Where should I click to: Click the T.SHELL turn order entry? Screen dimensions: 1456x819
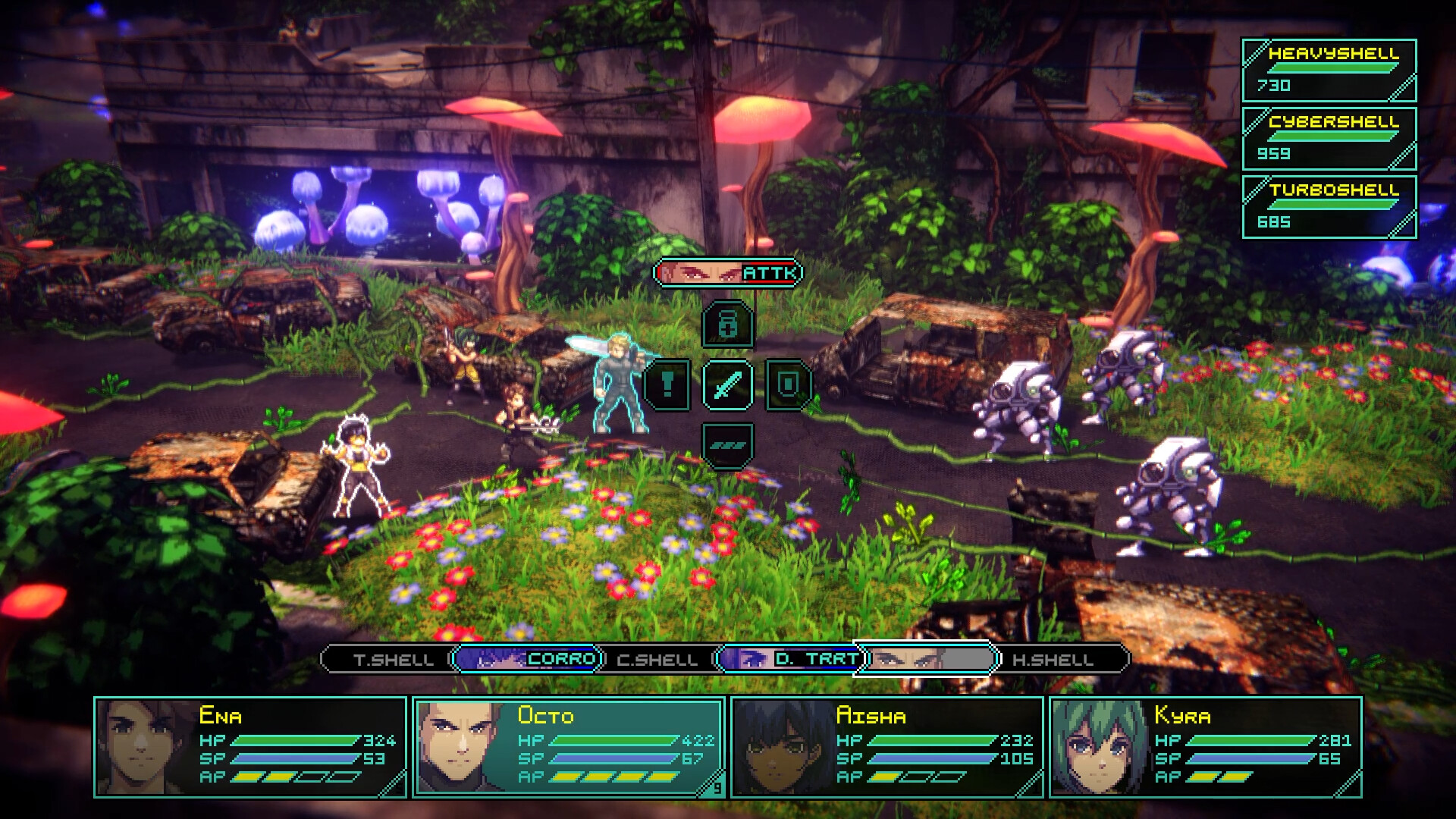coord(393,659)
